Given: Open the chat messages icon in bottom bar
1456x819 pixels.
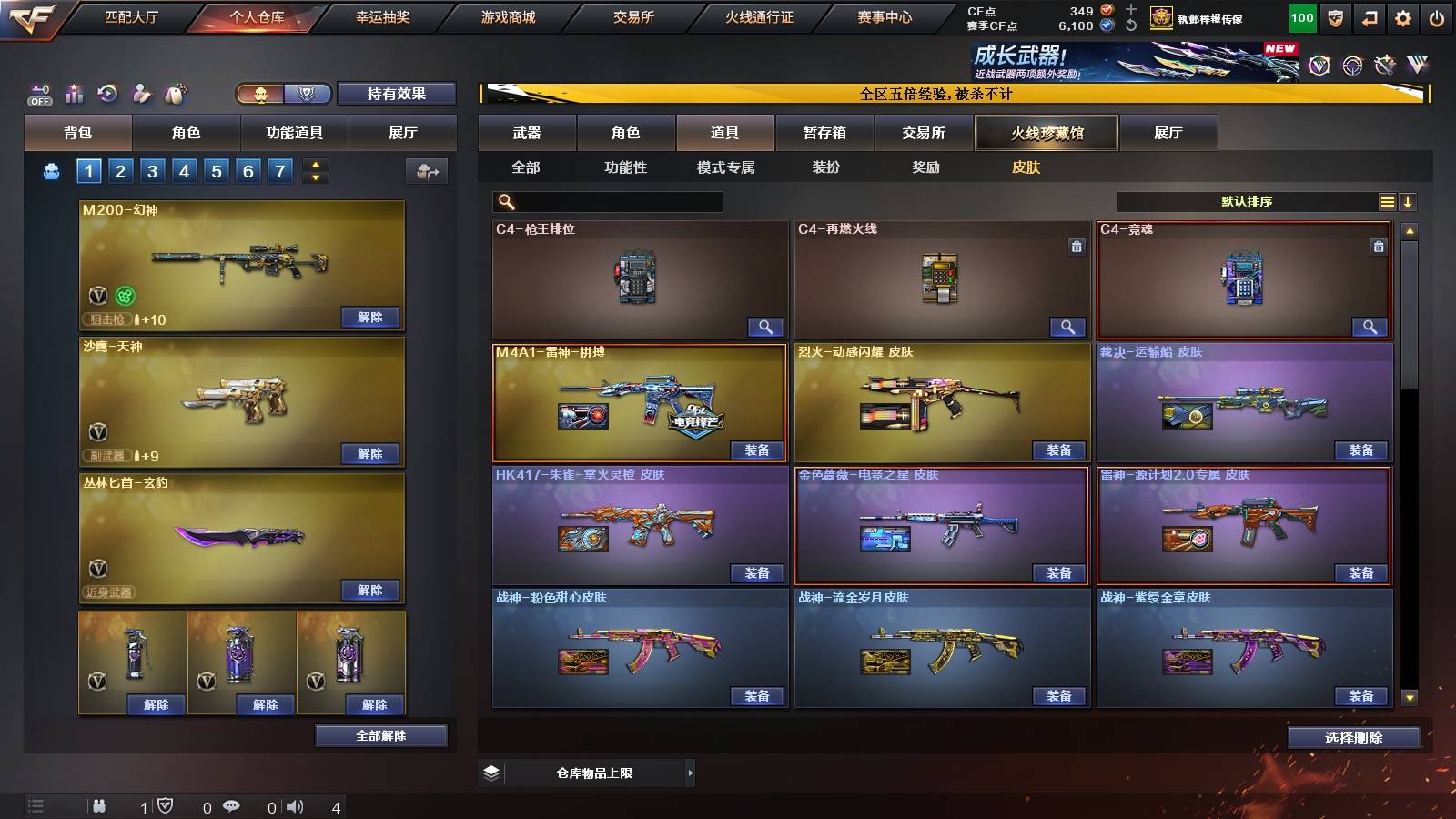Looking at the screenshot, I should coord(231,807).
